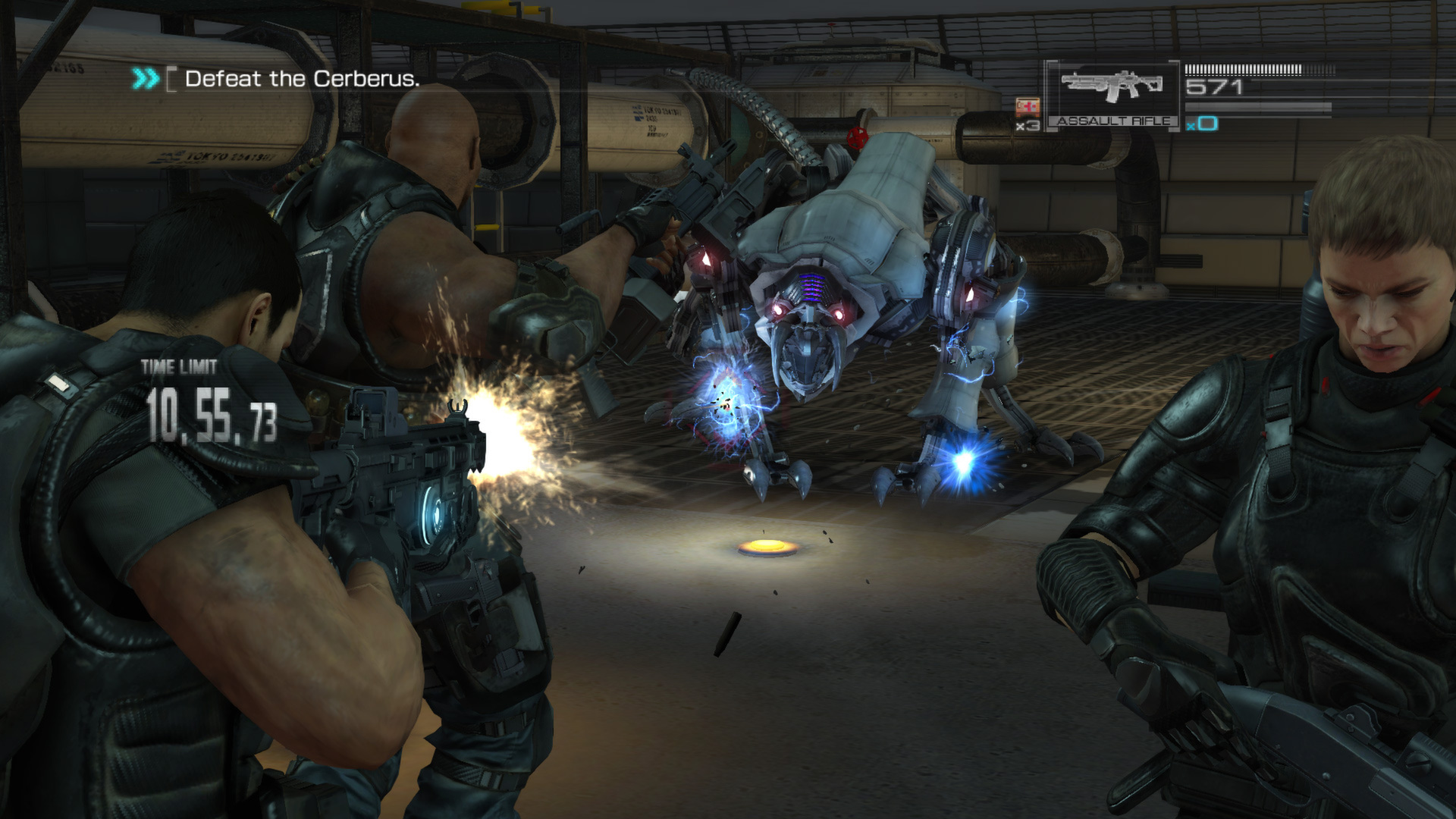This screenshot has width=1456, height=819.
Task: Click the Cerberus robot's head
Action: pos(804,326)
